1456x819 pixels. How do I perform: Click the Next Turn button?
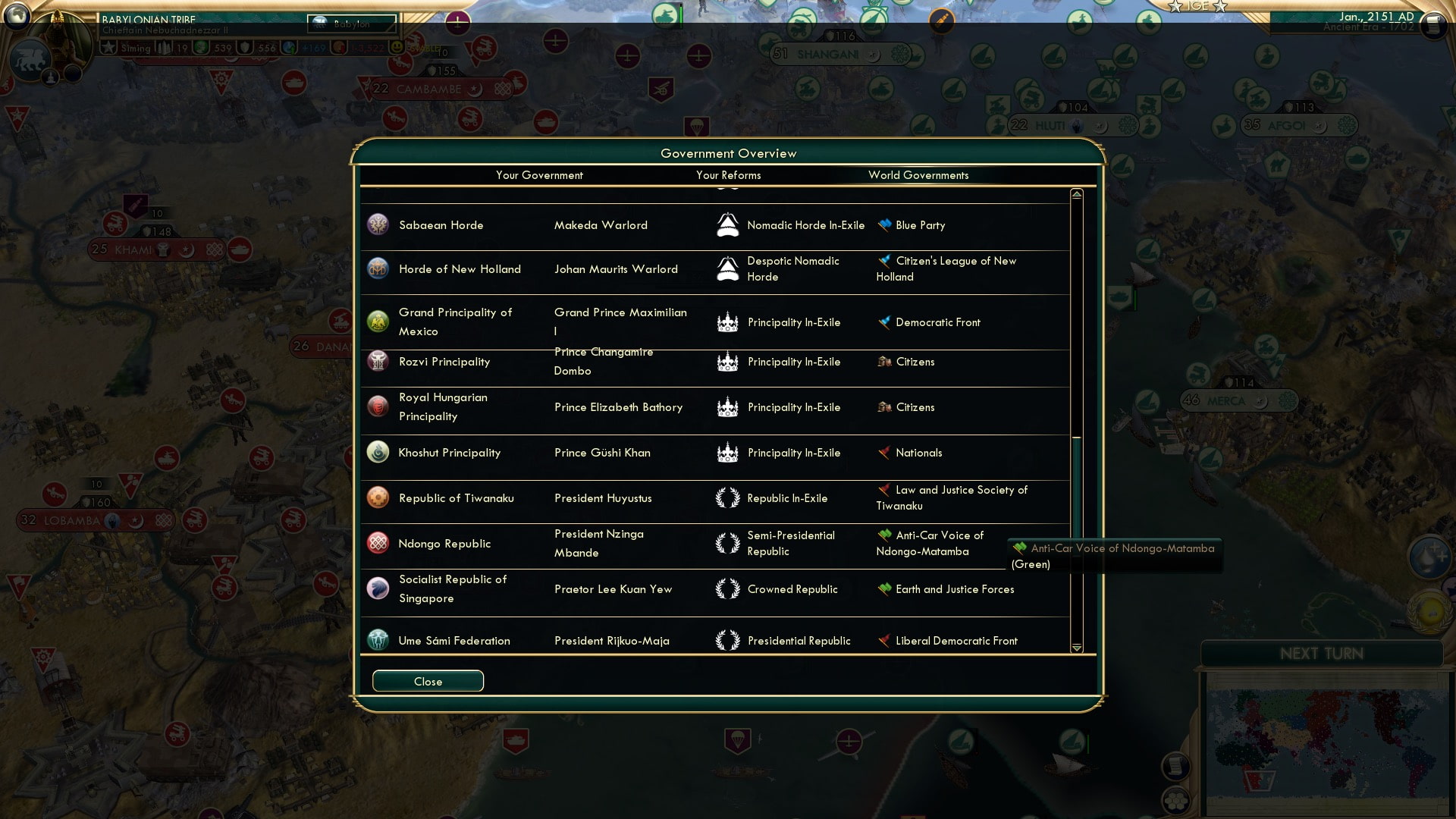point(1323,654)
